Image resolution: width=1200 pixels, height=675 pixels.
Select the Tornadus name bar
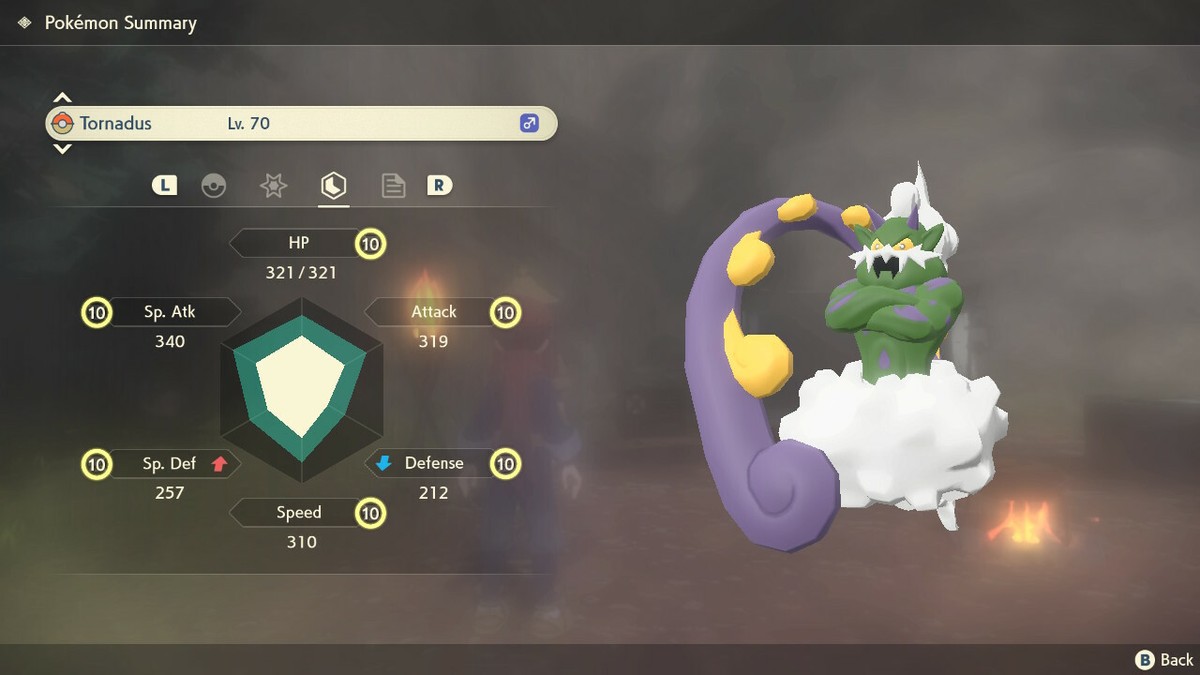tap(300, 124)
